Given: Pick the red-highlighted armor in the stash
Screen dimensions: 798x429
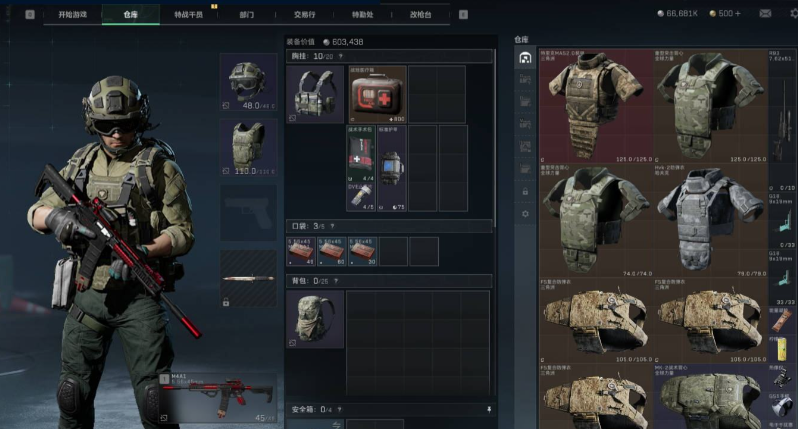Looking at the screenshot, I should tap(595, 104).
